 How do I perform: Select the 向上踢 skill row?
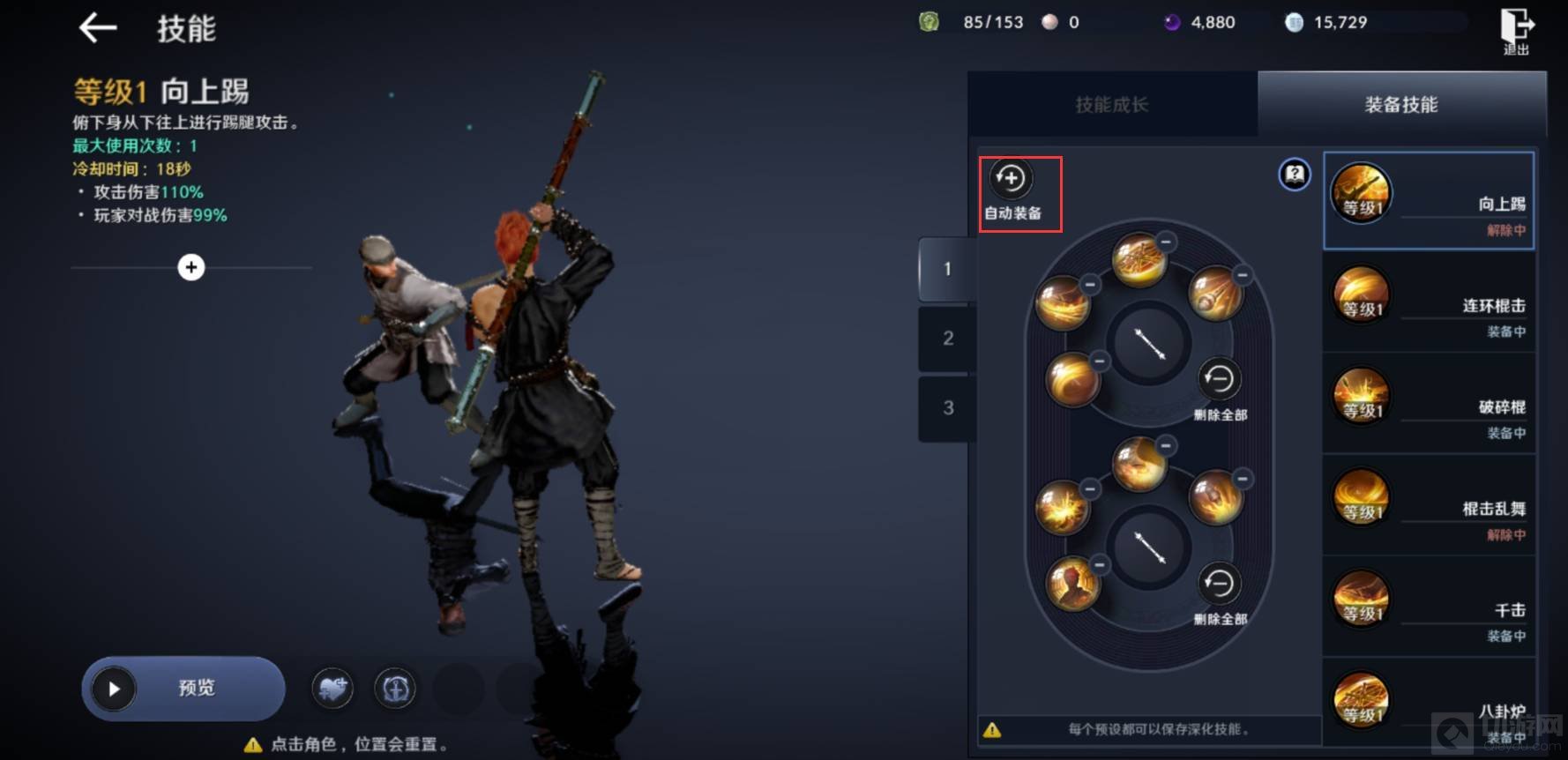tap(1429, 201)
